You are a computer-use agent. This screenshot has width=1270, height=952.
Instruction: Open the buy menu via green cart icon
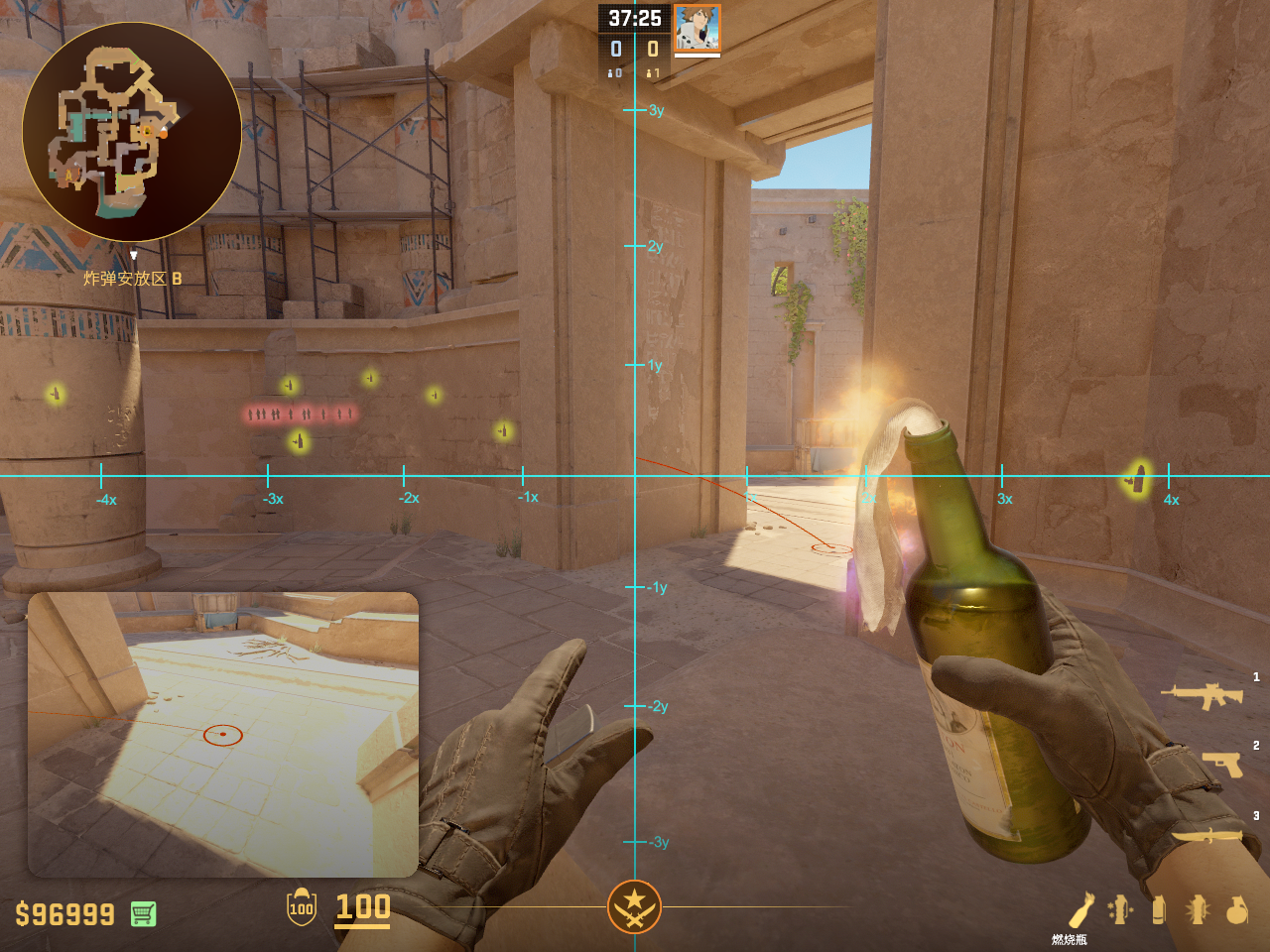(x=143, y=913)
